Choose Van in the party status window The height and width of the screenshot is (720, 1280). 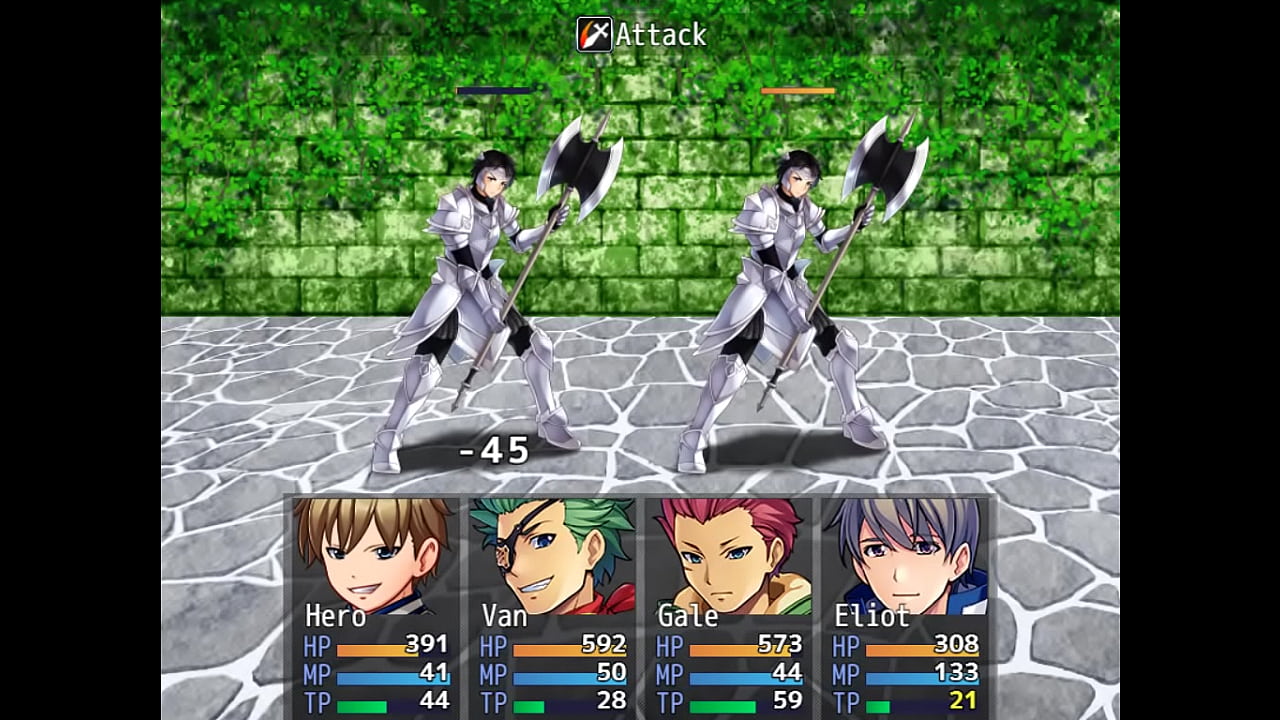click(x=552, y=606)
